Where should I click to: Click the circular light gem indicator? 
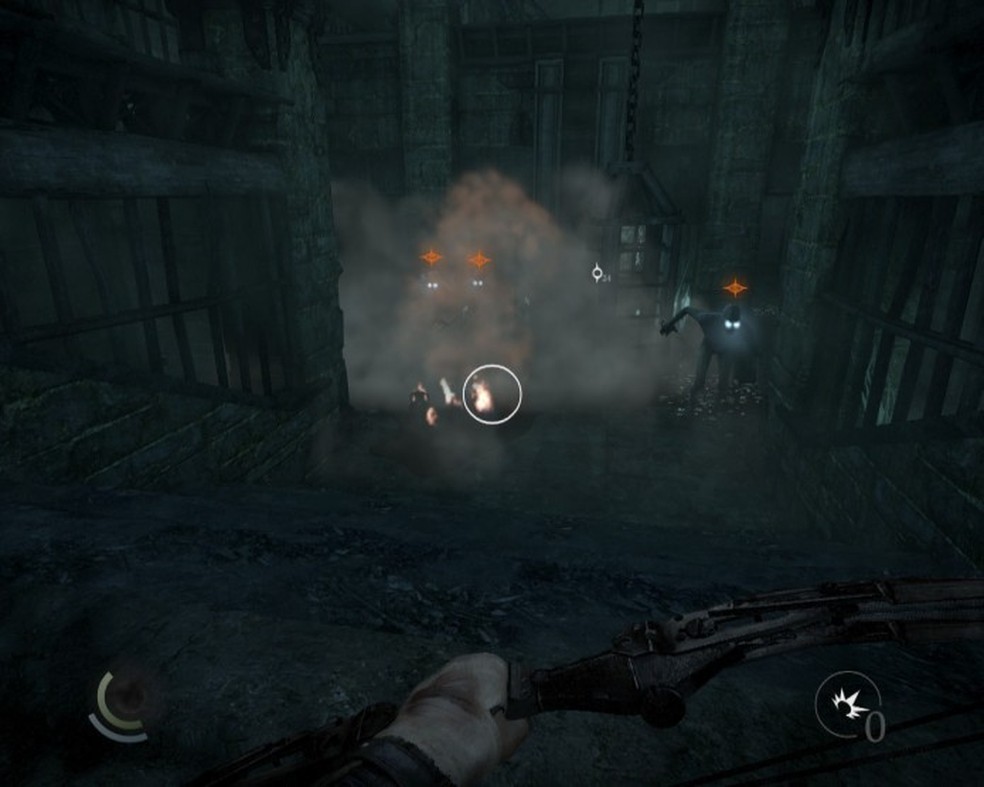point(126,702)
